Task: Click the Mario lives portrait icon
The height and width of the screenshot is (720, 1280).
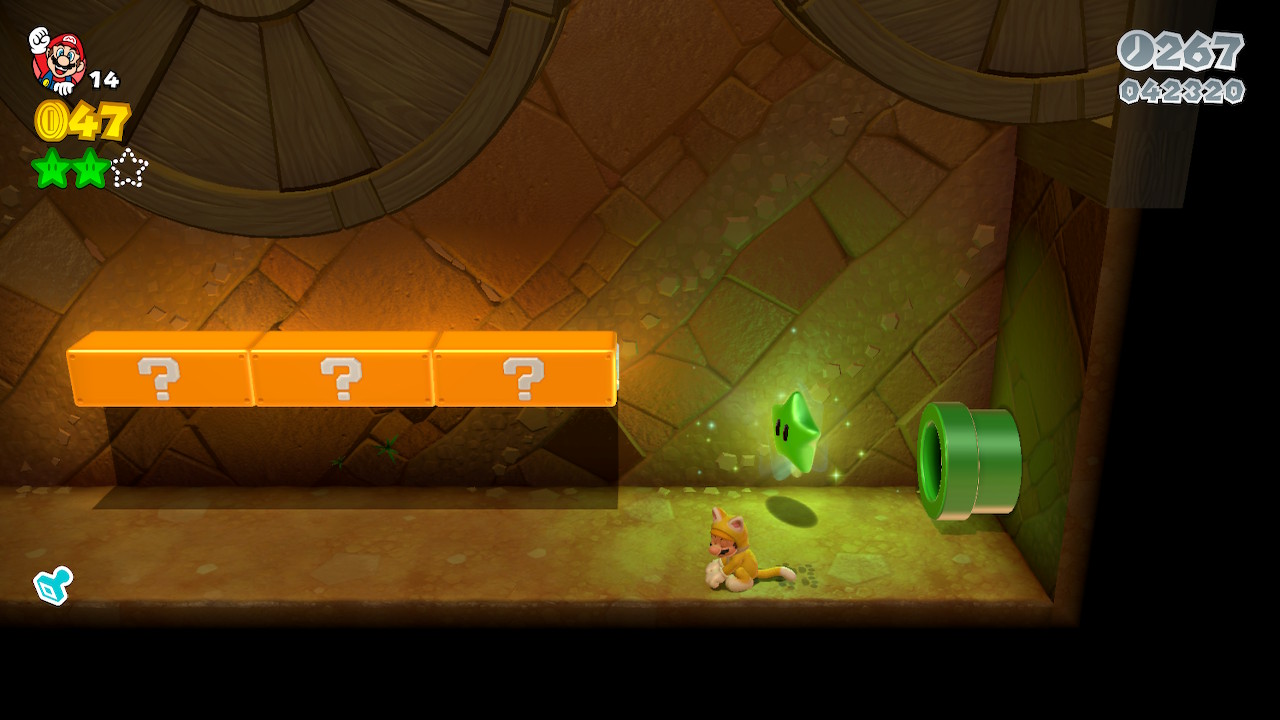Action: 57,59
